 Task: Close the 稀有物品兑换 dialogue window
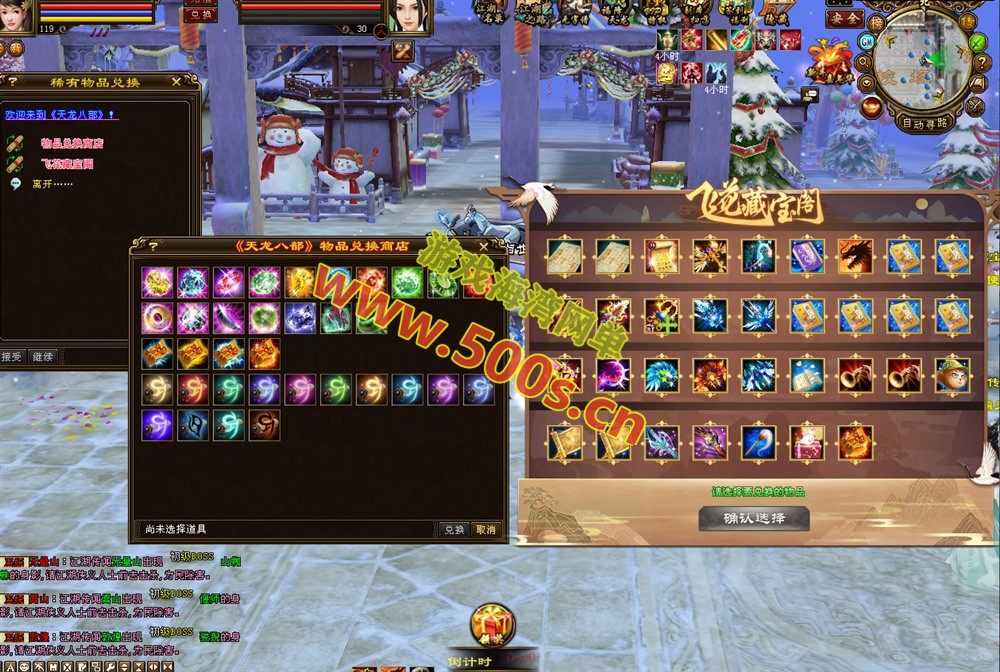(177, 81)
